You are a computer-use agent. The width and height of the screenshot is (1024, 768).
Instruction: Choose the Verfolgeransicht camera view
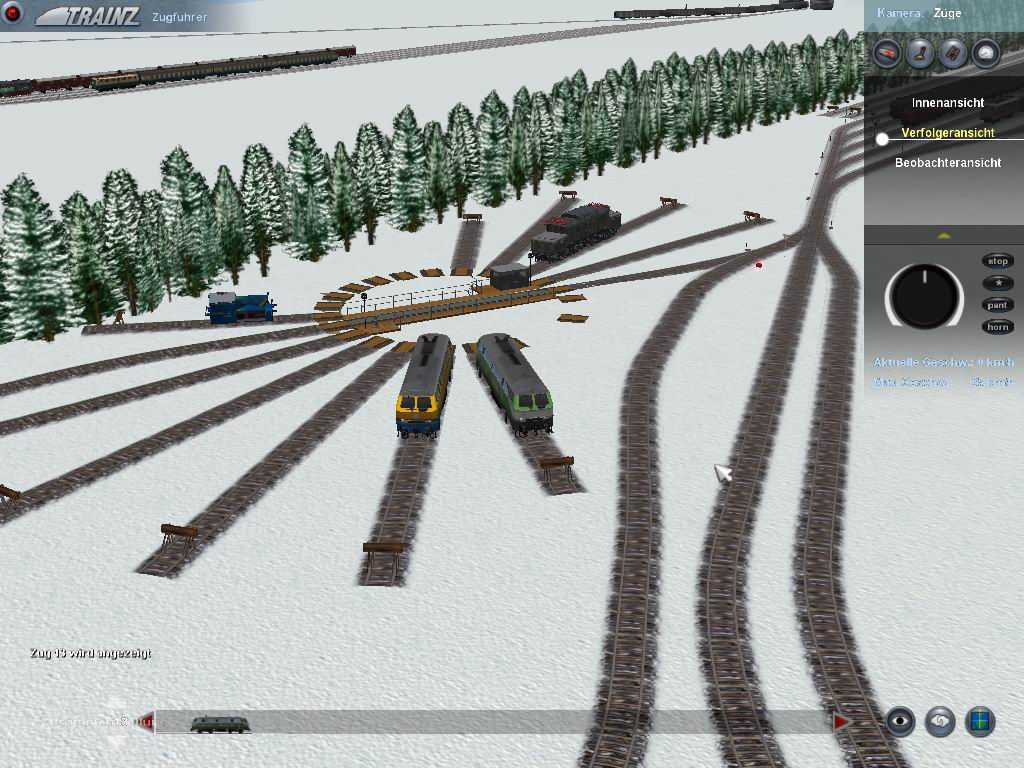point(947,133)
